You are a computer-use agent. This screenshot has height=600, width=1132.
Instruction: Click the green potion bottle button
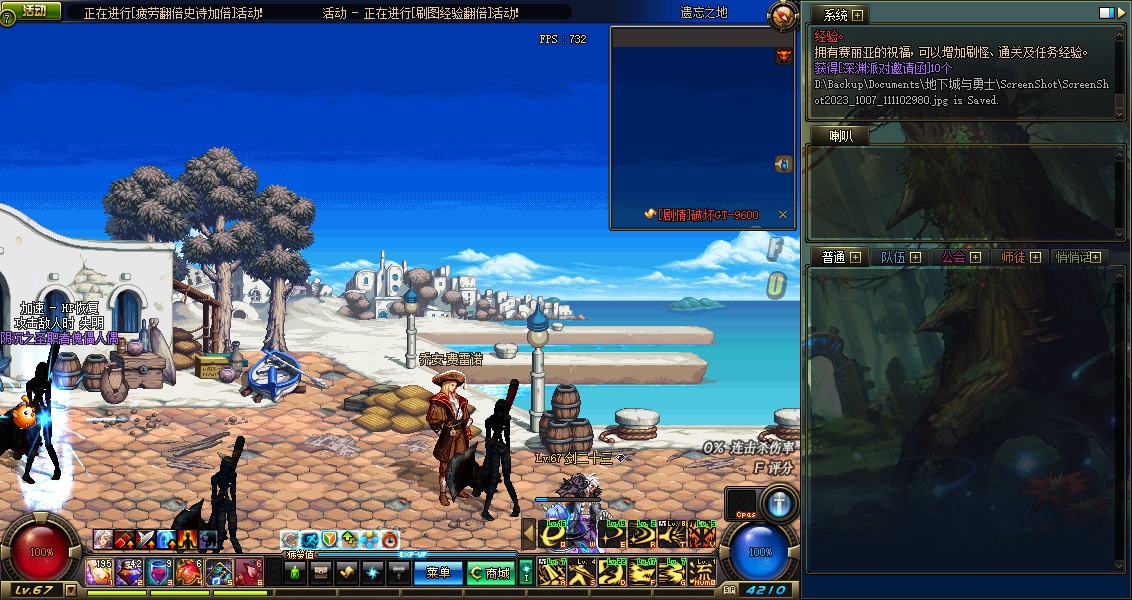click(x=295, y=573)
